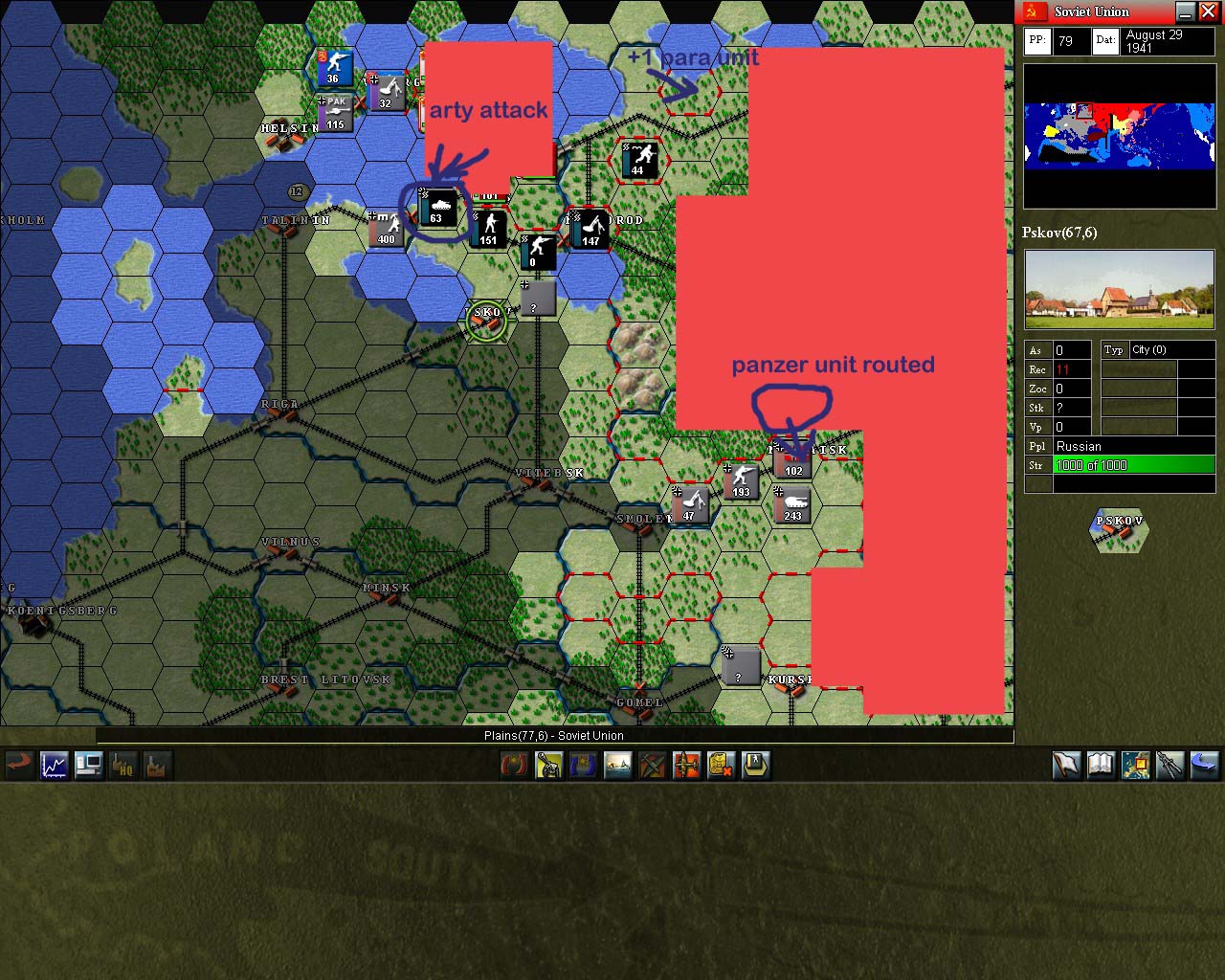Click the aircraft missions toolbar icon
Viewport: 1225px width, 980px height.
[x=686, y=765]
